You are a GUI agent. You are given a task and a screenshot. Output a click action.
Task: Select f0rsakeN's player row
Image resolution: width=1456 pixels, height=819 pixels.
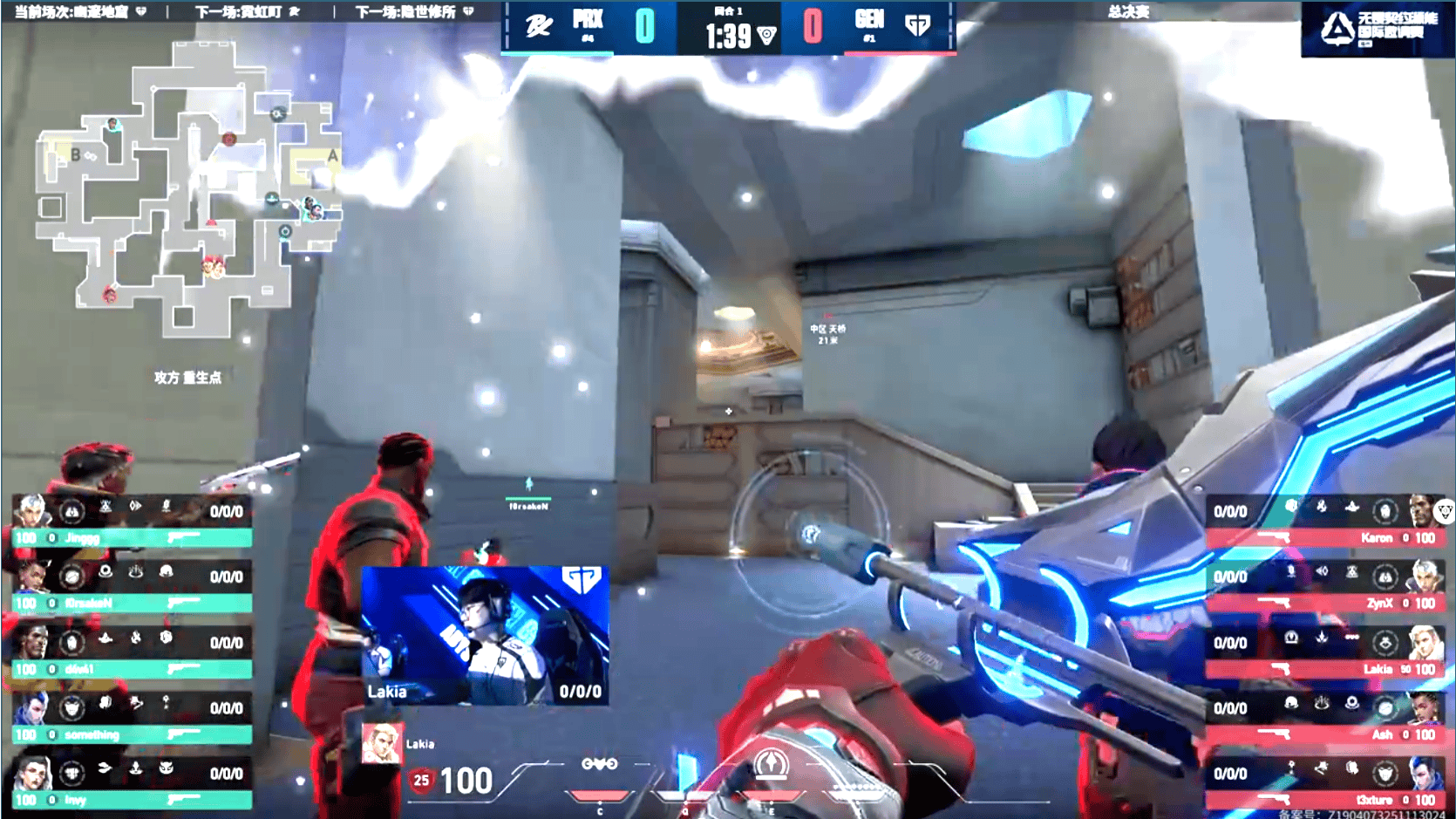[133, 587]
